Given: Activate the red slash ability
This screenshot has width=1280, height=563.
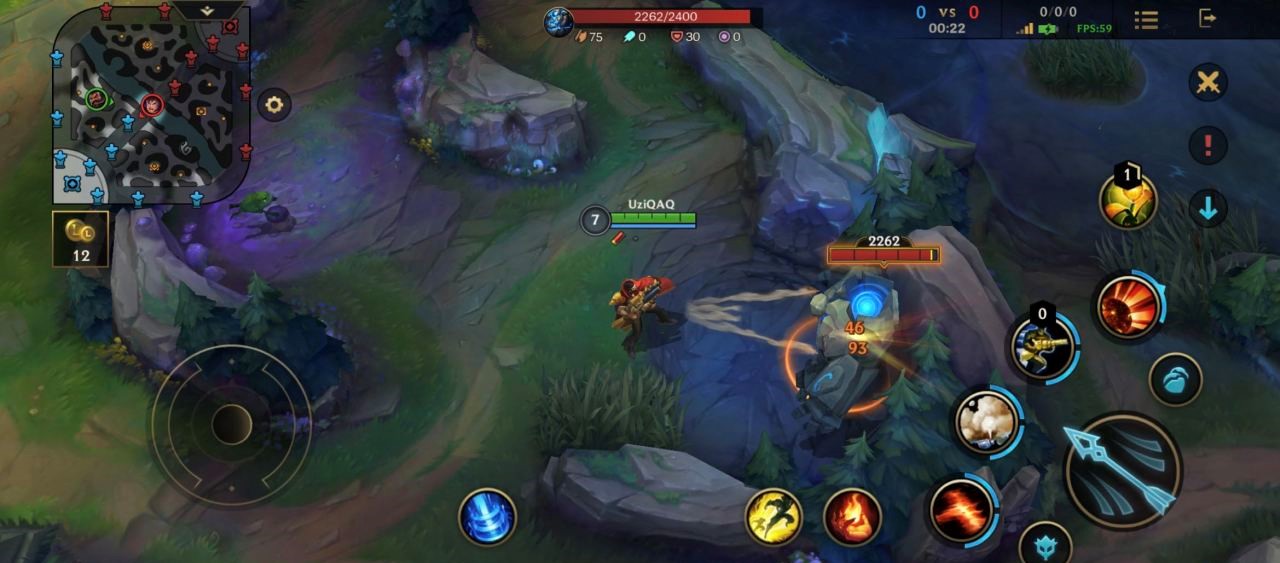Looking at the screenshot, I should point(961,509).
